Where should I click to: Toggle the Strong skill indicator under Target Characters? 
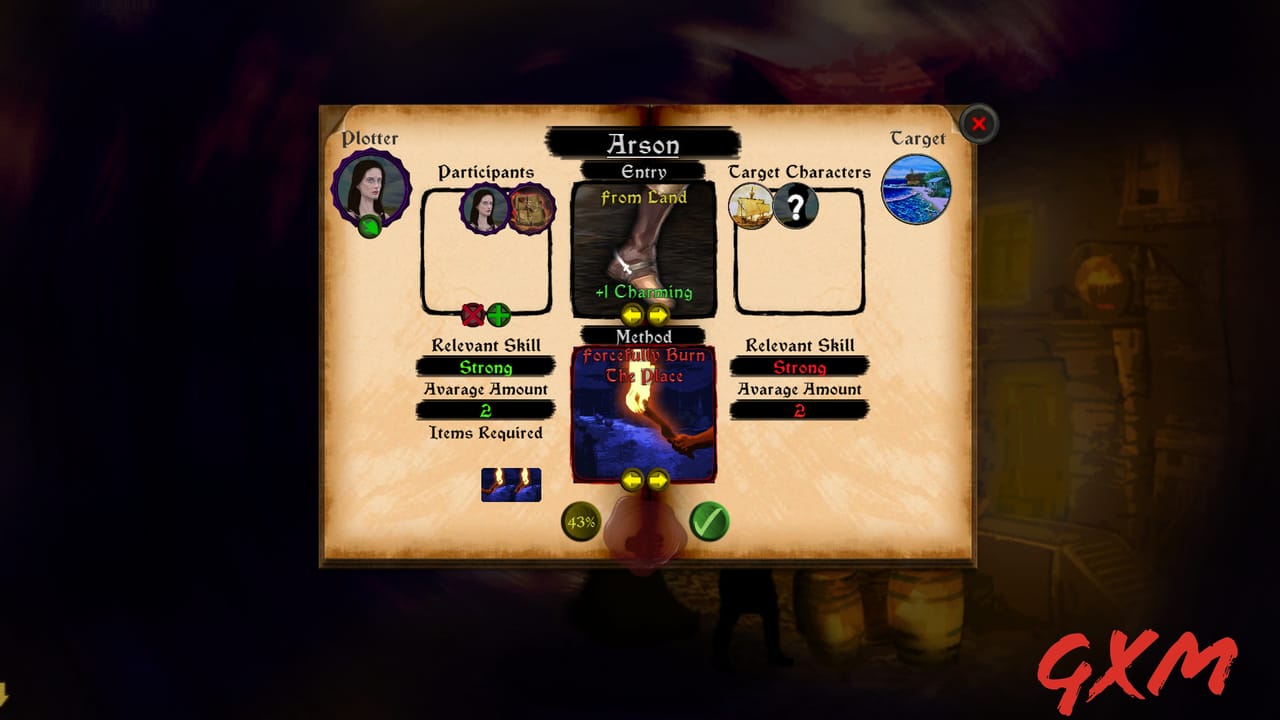click(x=800, y=367)
